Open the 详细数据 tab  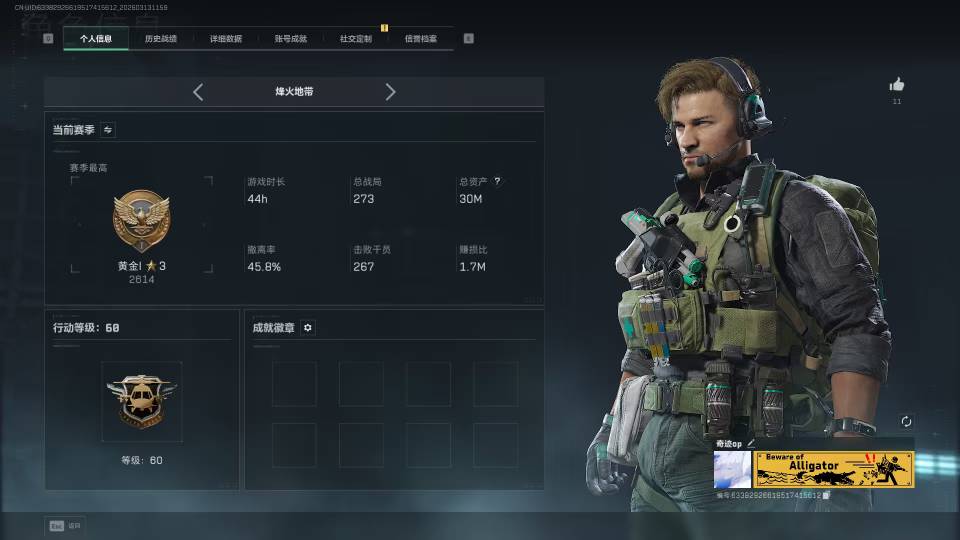[x=225, y=39]
